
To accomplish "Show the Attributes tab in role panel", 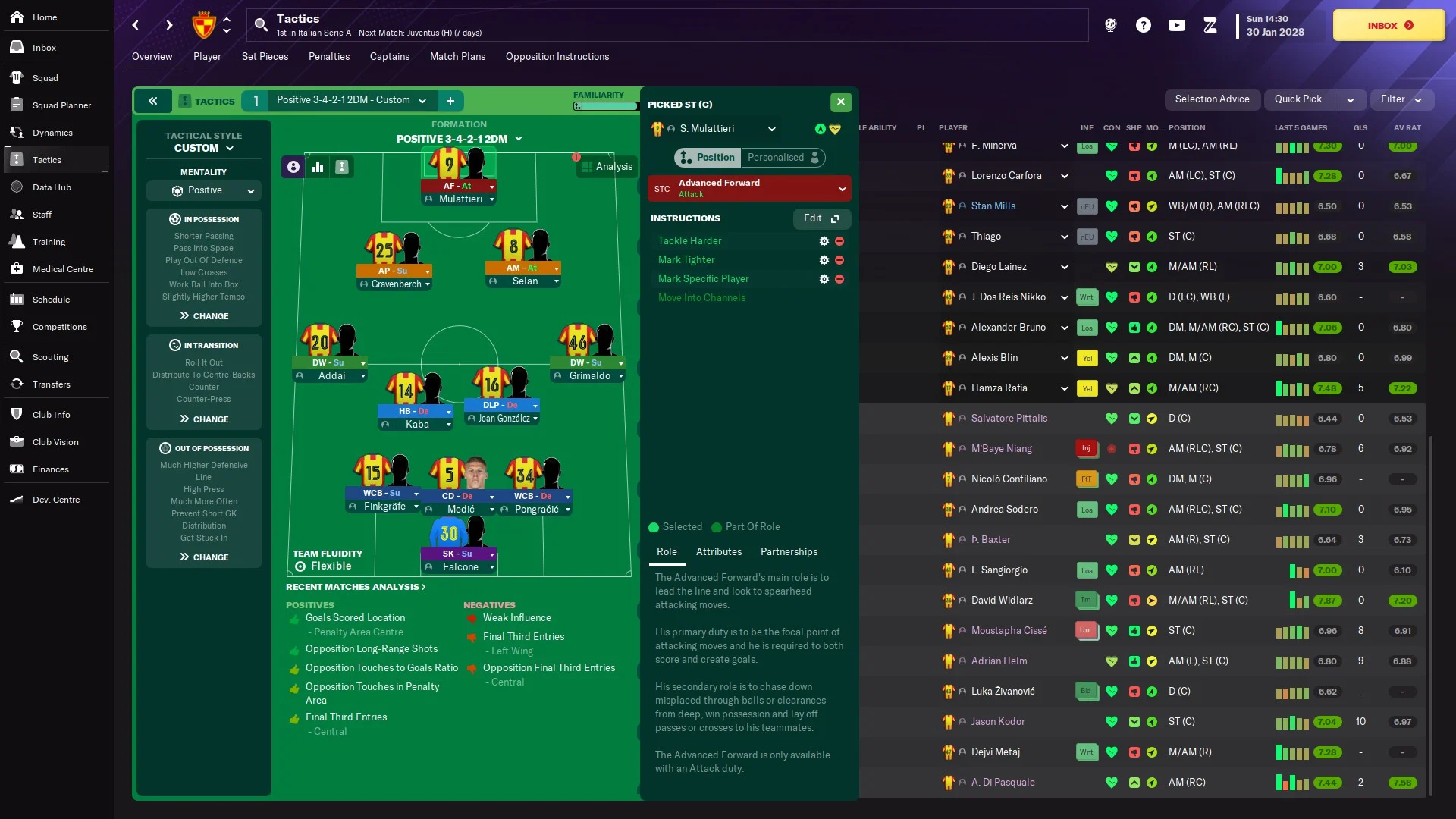I will pos(718,552).
